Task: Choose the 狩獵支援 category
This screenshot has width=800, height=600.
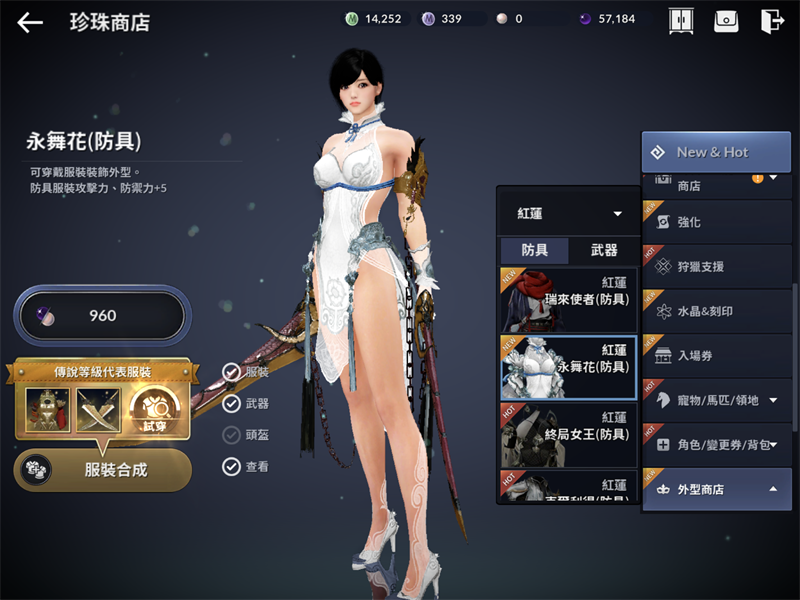Action: coord(716,267)
